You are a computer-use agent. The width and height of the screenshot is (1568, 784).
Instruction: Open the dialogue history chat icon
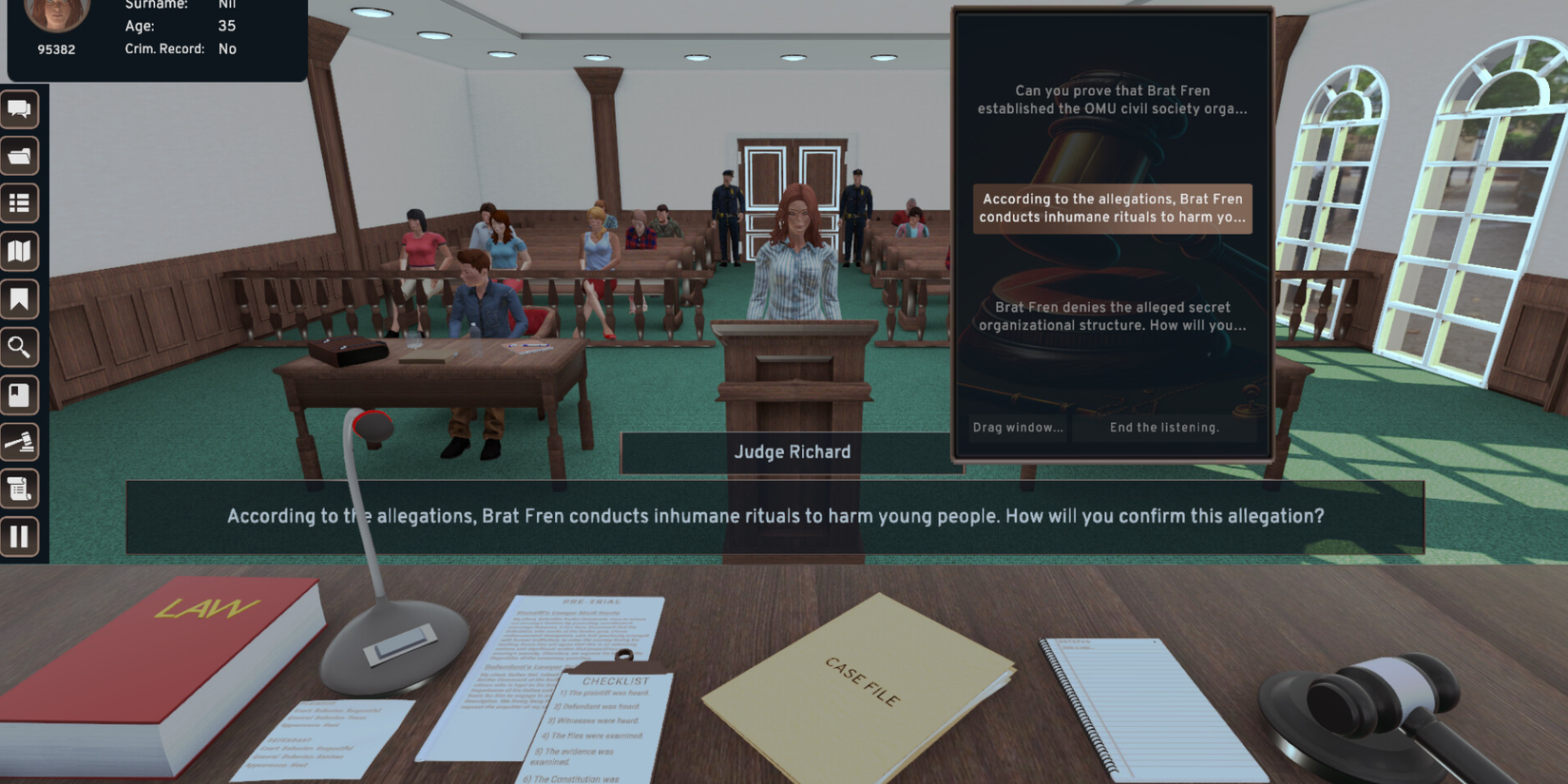click(20, 109)
